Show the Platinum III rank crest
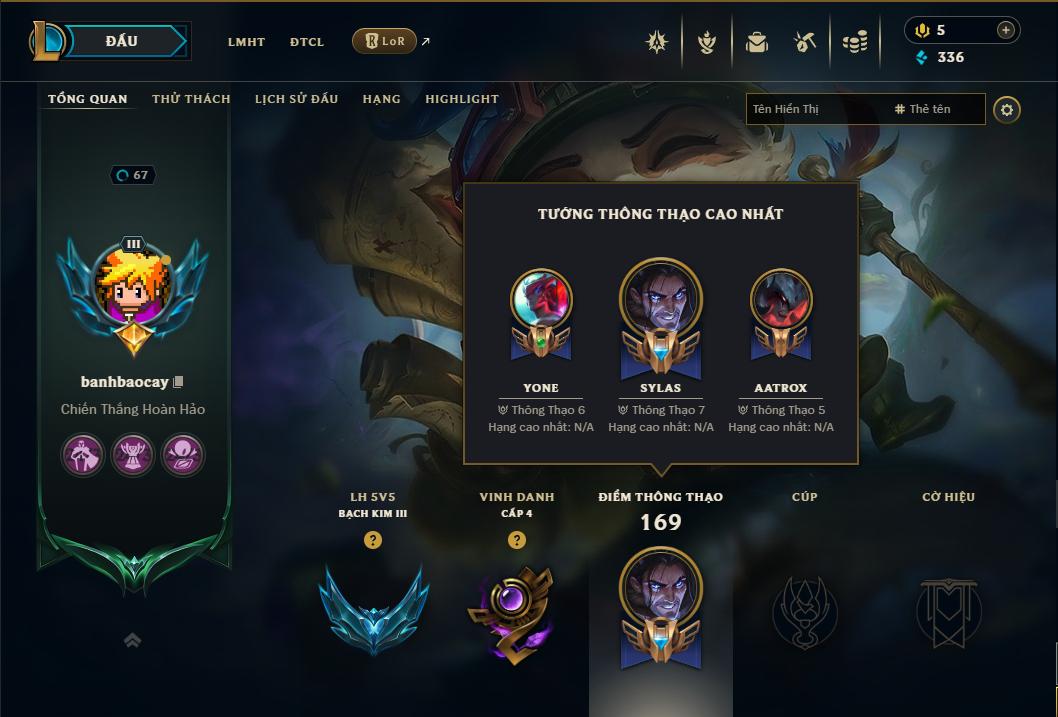Viewport: 1058px width, 717px height. point(373,609)
